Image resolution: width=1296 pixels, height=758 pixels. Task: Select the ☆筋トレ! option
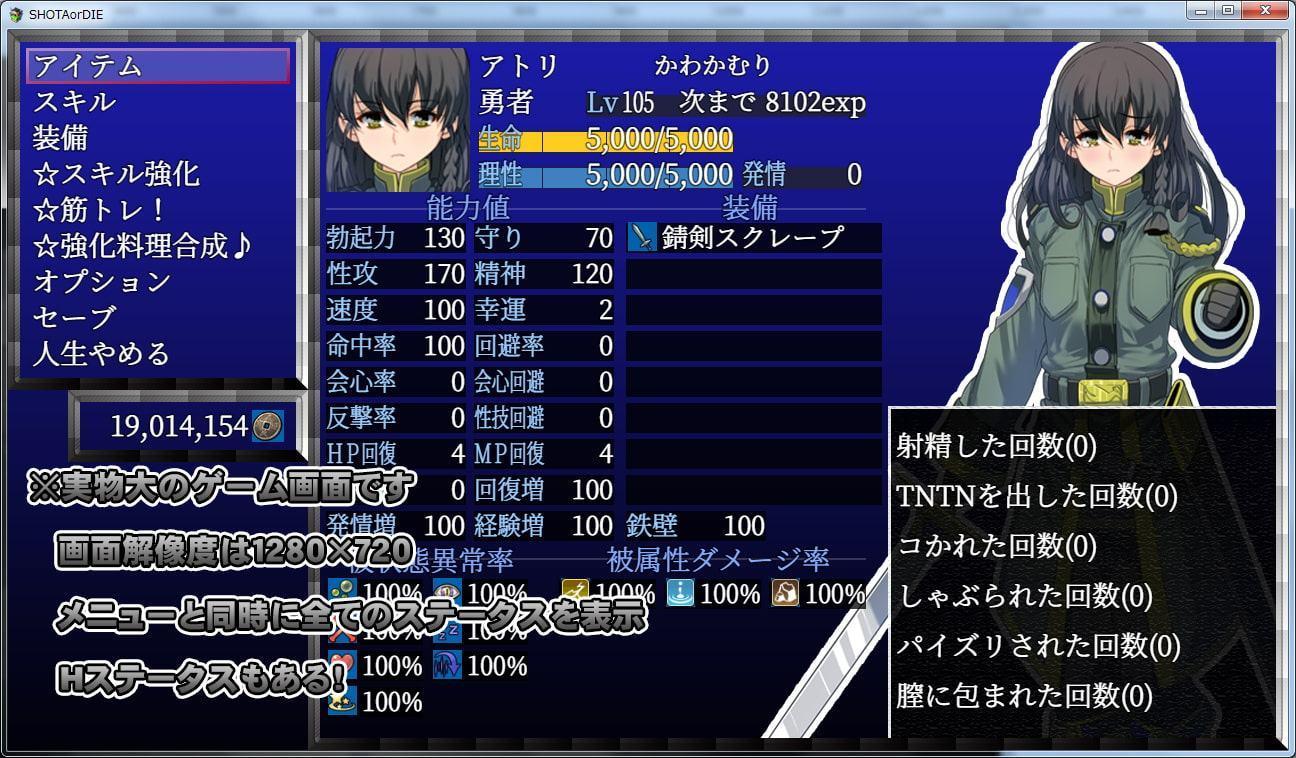(158, 210)
